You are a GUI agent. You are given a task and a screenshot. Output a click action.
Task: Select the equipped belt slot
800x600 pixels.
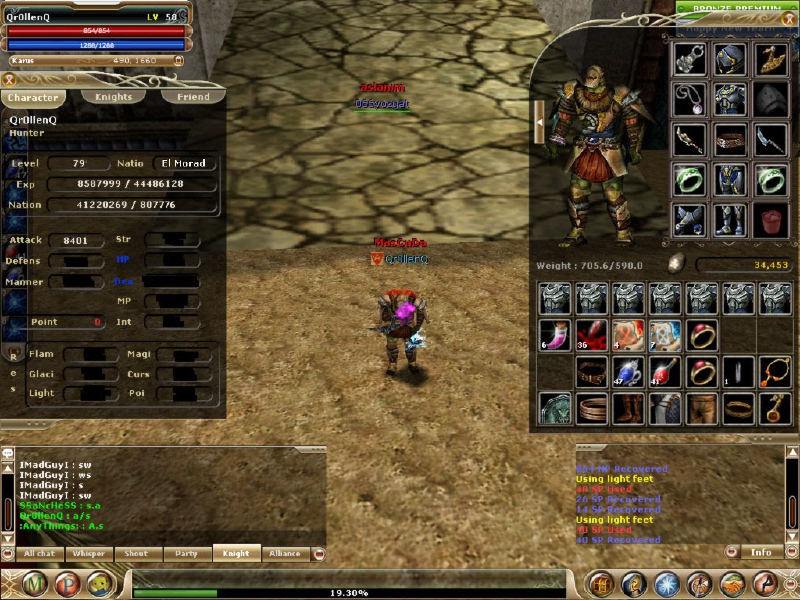pyautogui.click(x=731, y=138)
